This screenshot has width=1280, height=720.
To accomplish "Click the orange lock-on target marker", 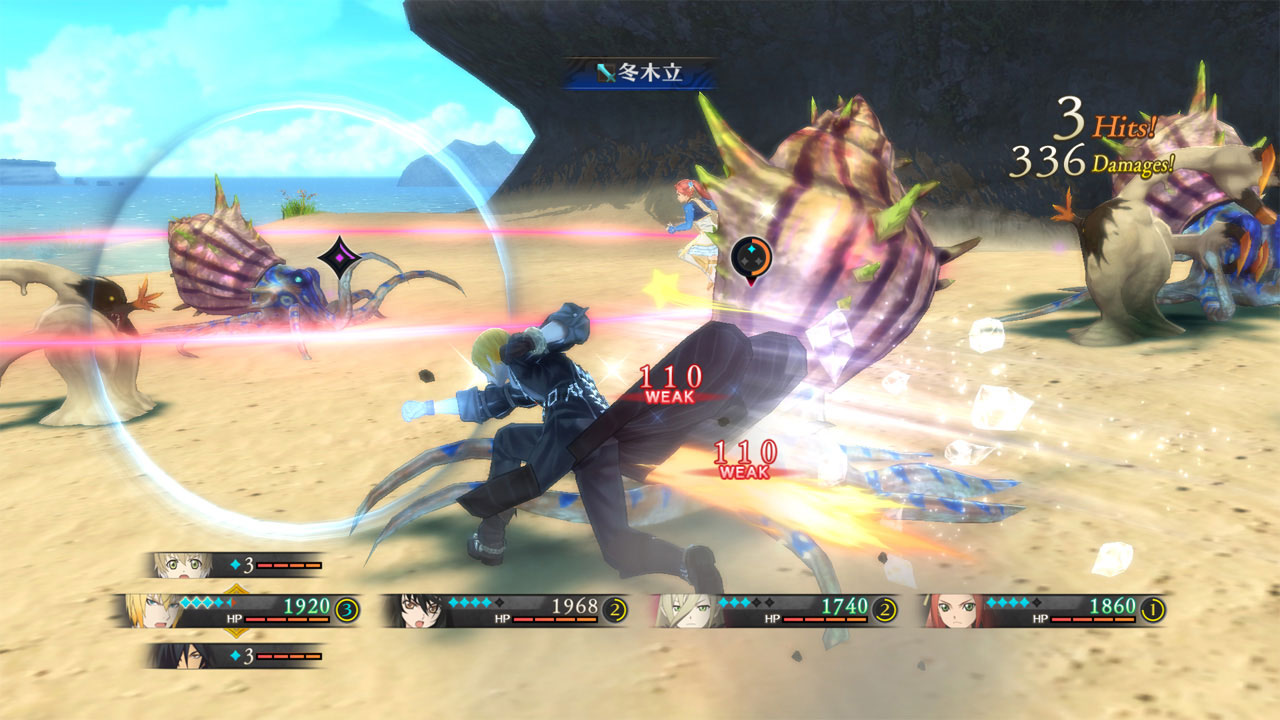I will pyautogui.click(x=751, y=259).
